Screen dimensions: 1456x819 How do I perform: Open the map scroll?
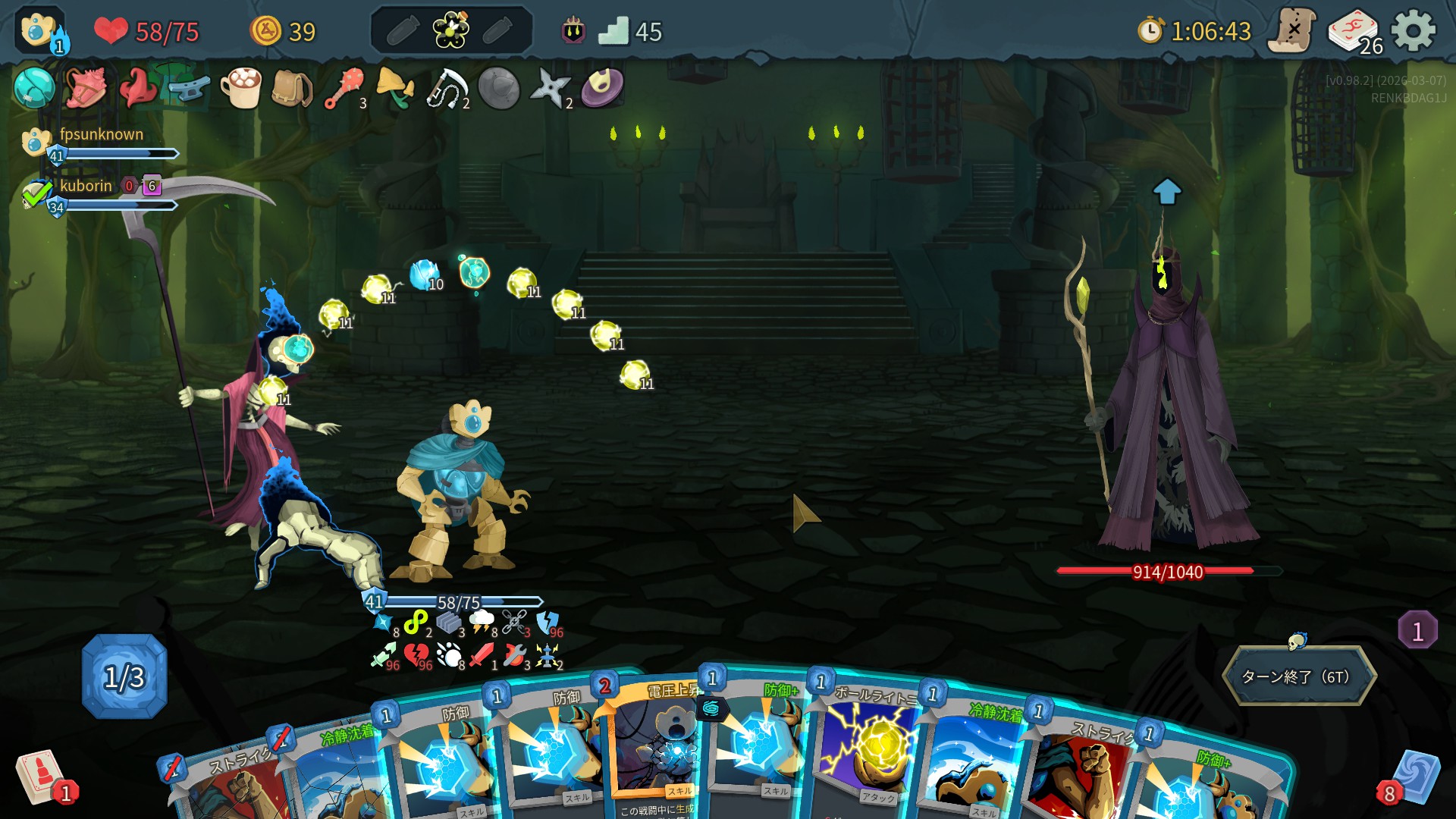[x=1291, y=31]
